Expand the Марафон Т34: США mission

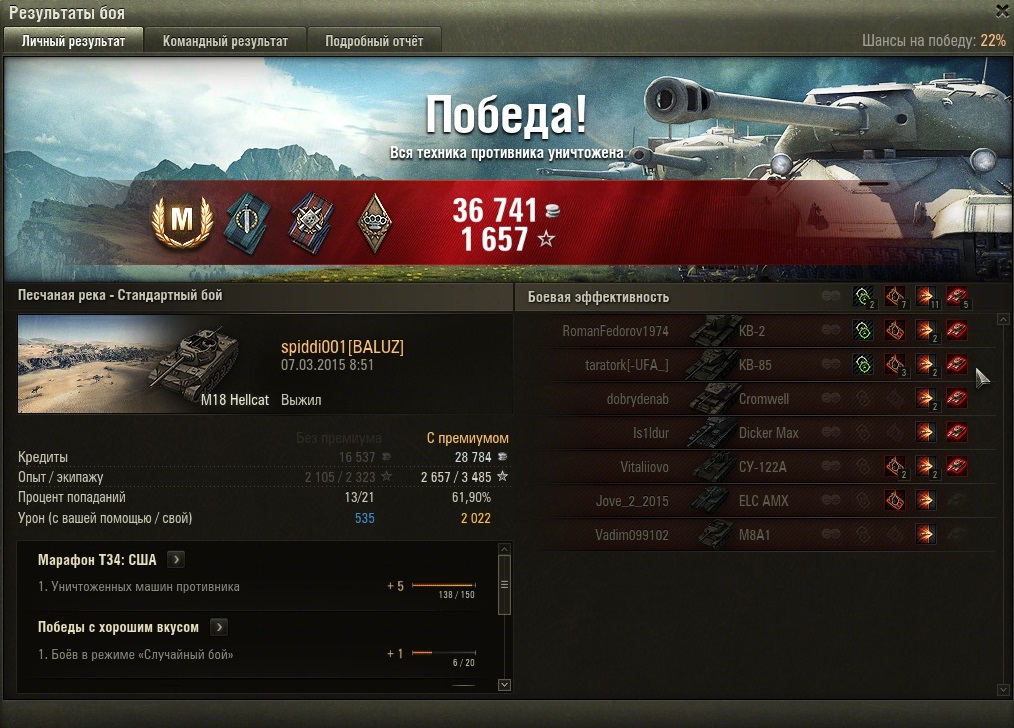point(176,560)
